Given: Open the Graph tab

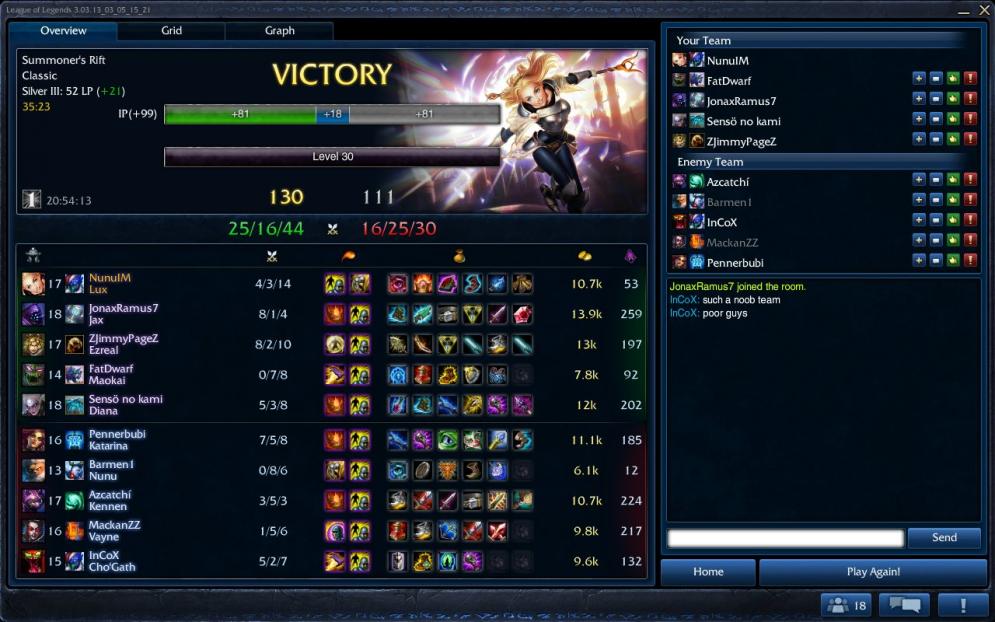Looking at the screenshot, I should pyautogui.click(x=280, y=31).
